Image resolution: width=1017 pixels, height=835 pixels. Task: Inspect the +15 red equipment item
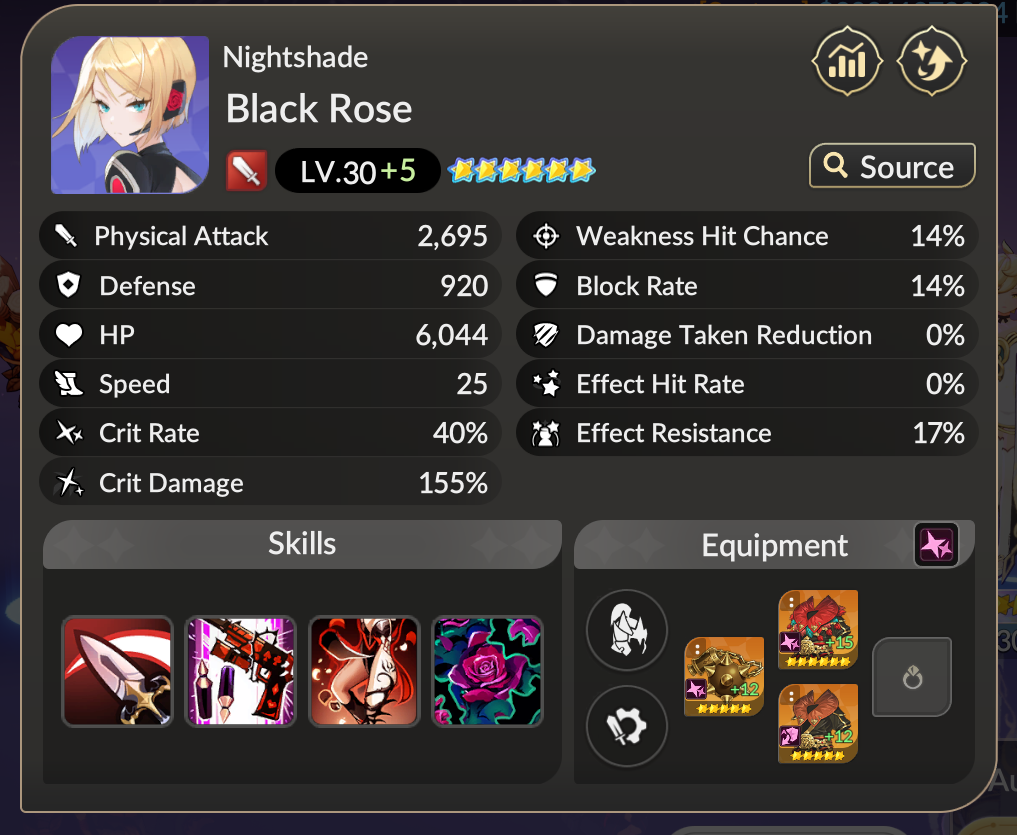tap(818, 630)
